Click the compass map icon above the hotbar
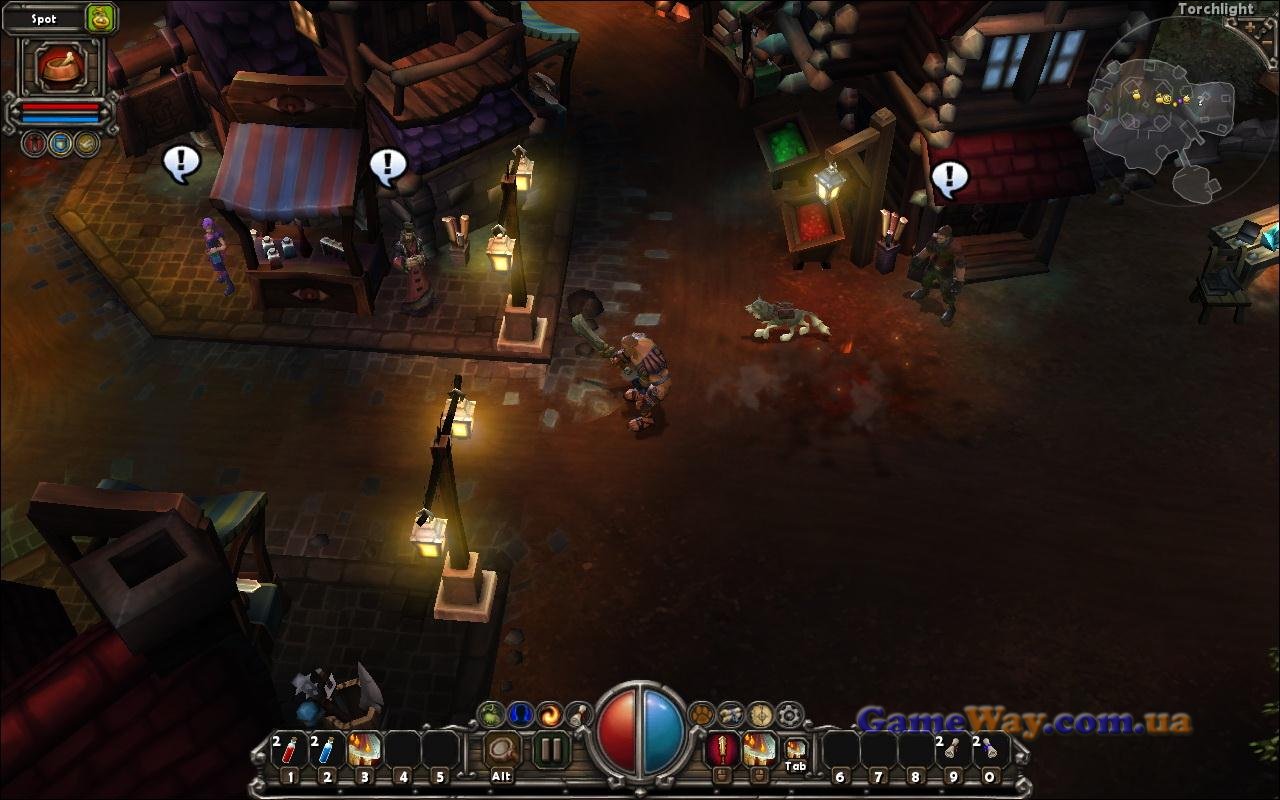Image resolution: width=1280 pixels, height=800 pixels. click(762, 714)
